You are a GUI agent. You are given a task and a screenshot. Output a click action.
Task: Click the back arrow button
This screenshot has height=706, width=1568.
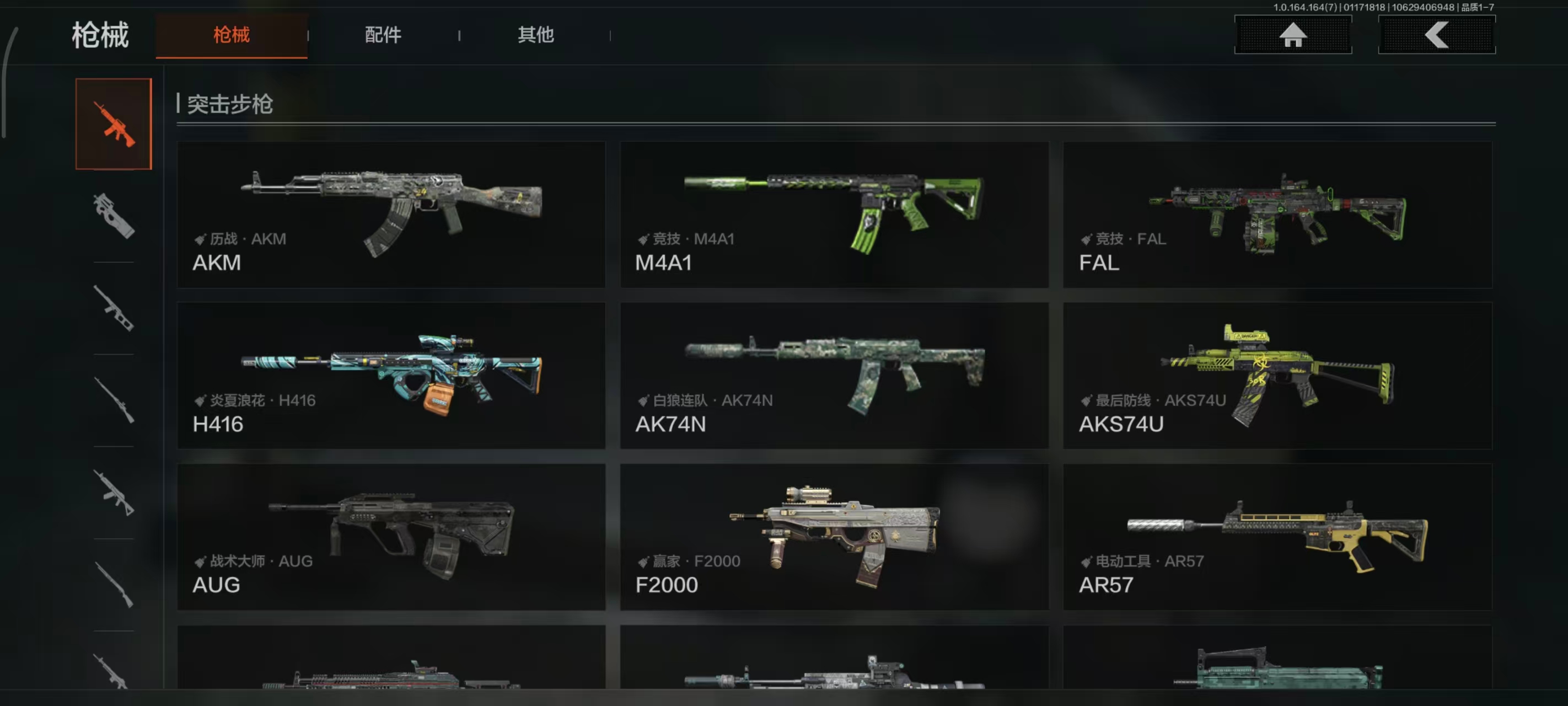pos(1437,35)
